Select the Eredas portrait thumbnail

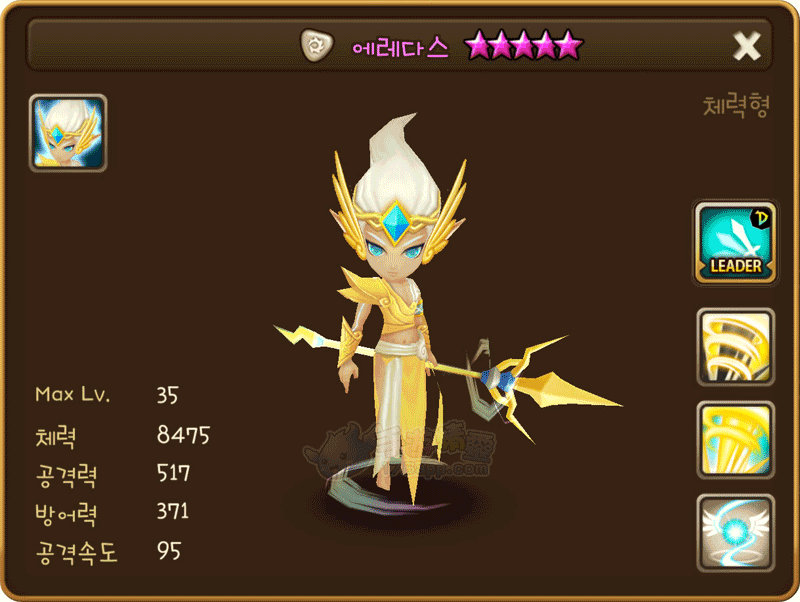(68, 133)
